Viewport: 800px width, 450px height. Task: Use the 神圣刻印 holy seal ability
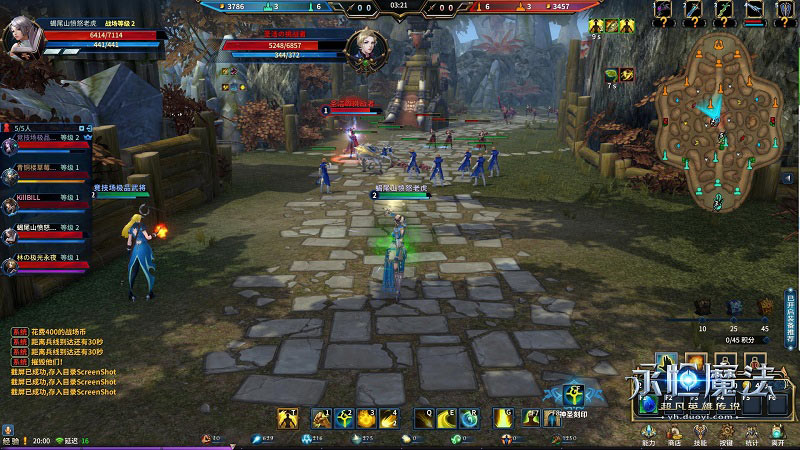point(574,393)
